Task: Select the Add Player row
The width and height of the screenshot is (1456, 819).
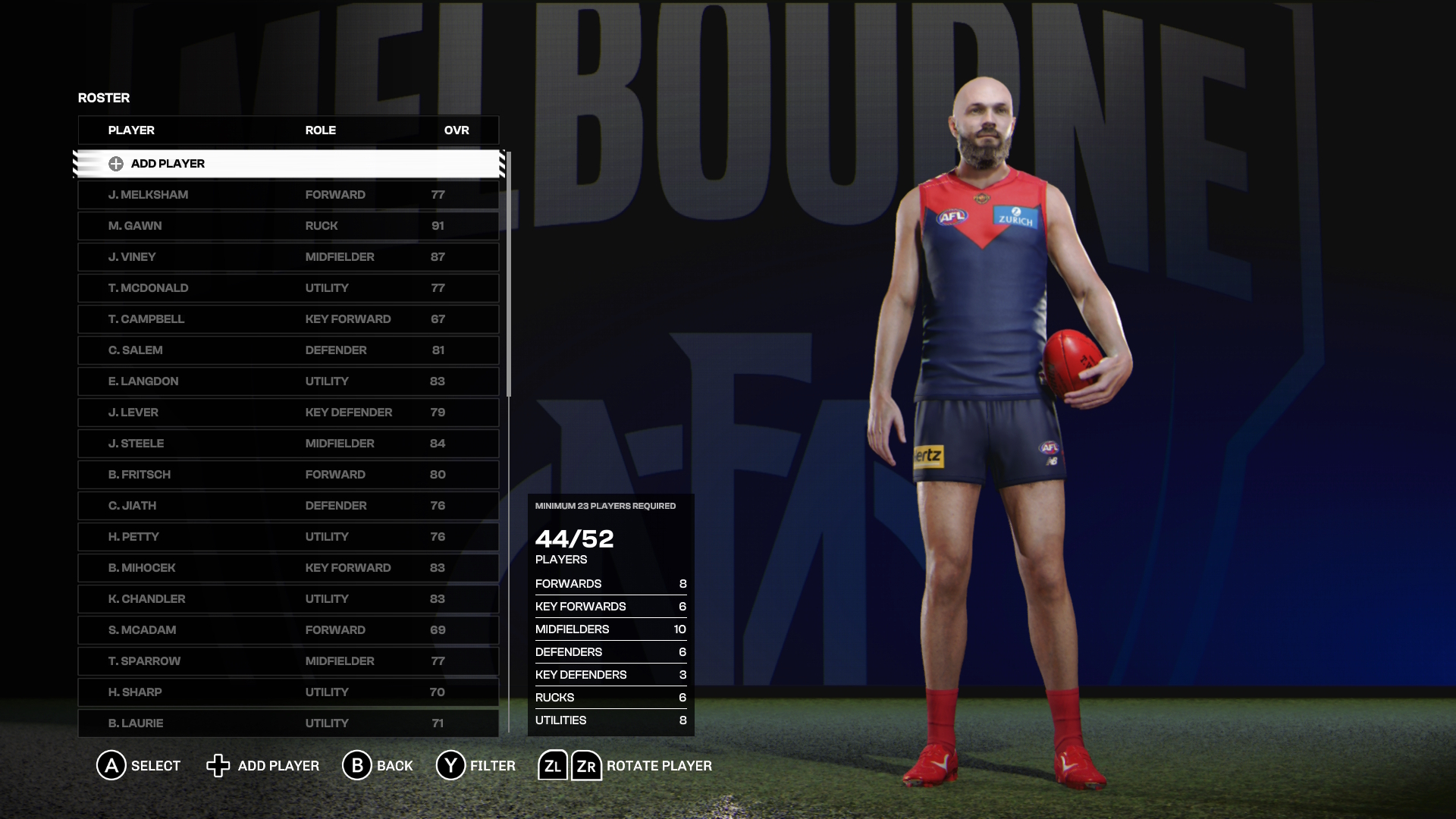Action: tap(288, 164)
